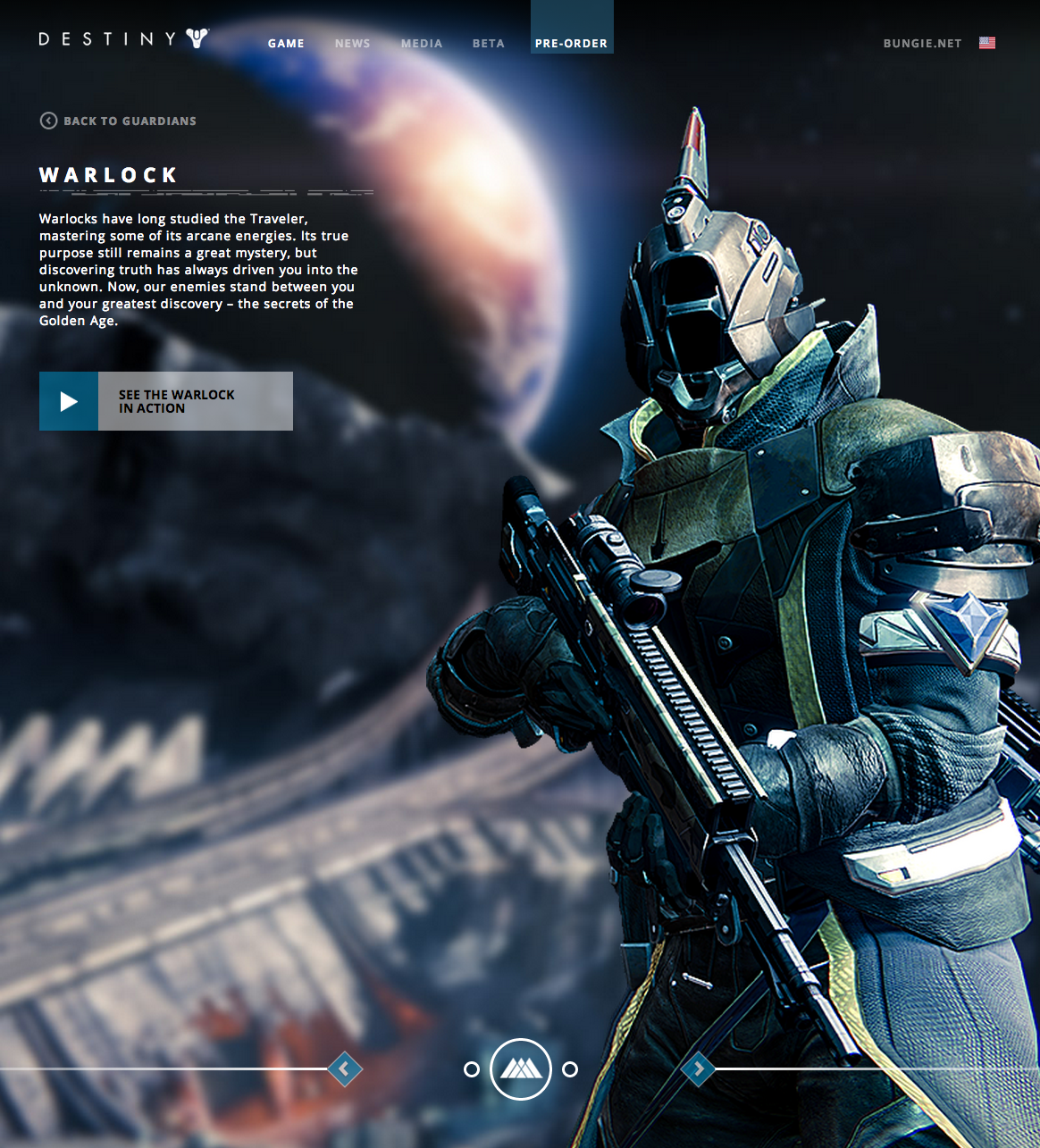Open the MEDIA page

point(422,43)
